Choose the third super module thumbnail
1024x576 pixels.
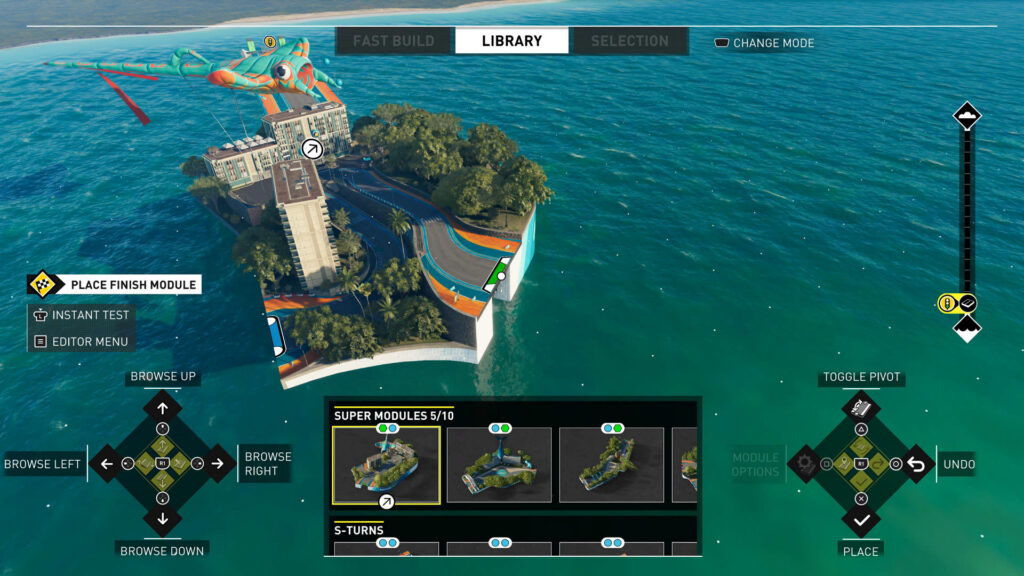click(611, 465)
